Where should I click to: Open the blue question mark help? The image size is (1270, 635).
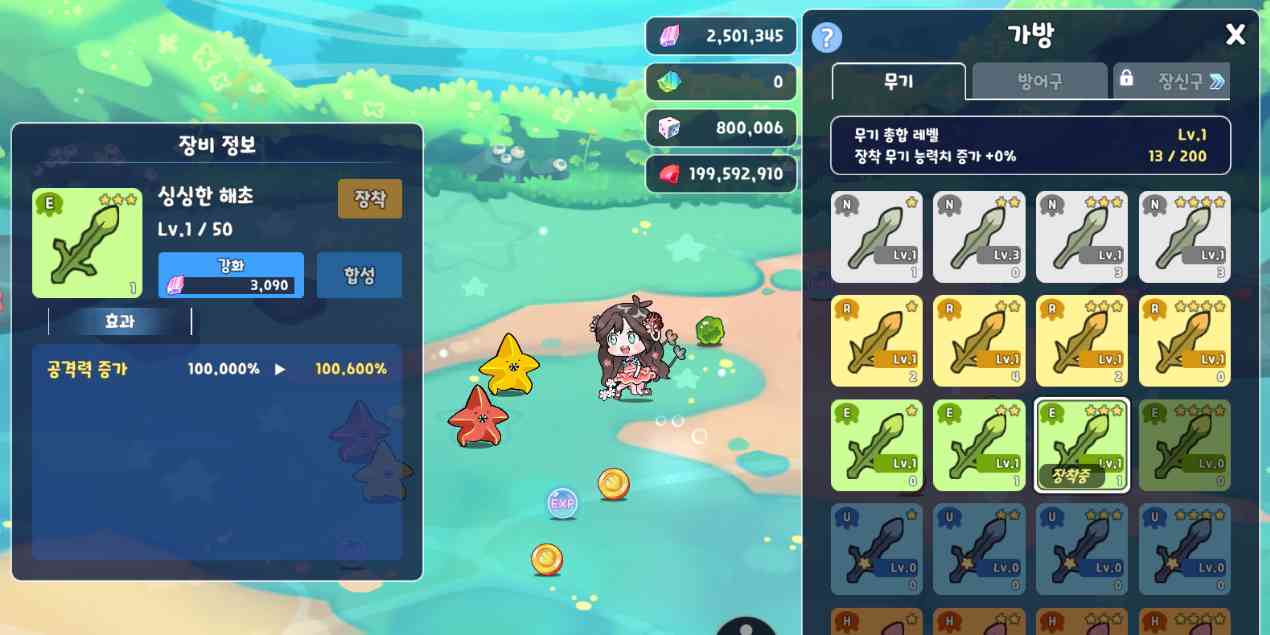826,38
